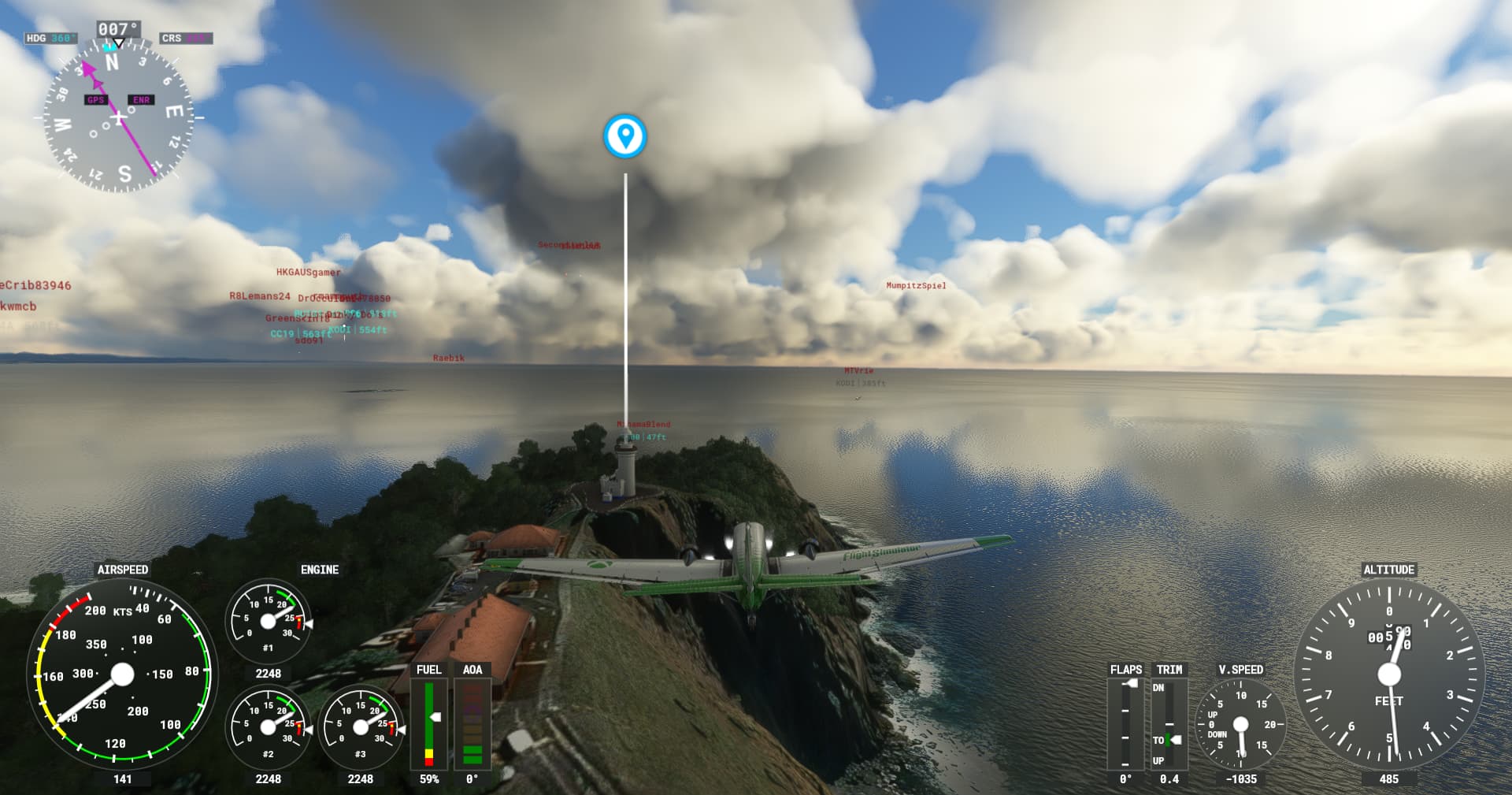This screenshot has height=795, width=1512.
Task: Click the blue waypoint marker pin
Action: pos(624,137)
